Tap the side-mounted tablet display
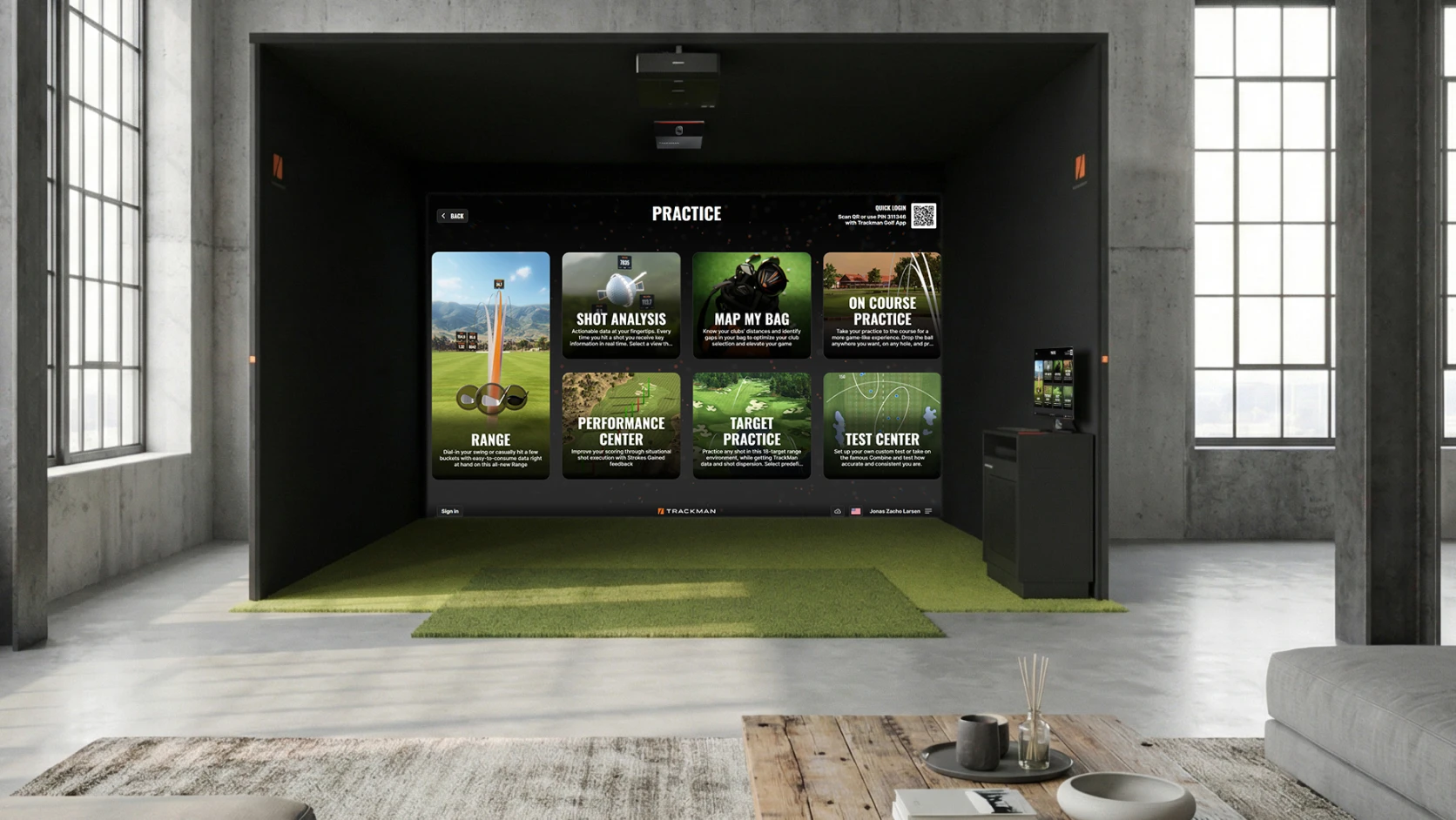 tap(1054, 383)
